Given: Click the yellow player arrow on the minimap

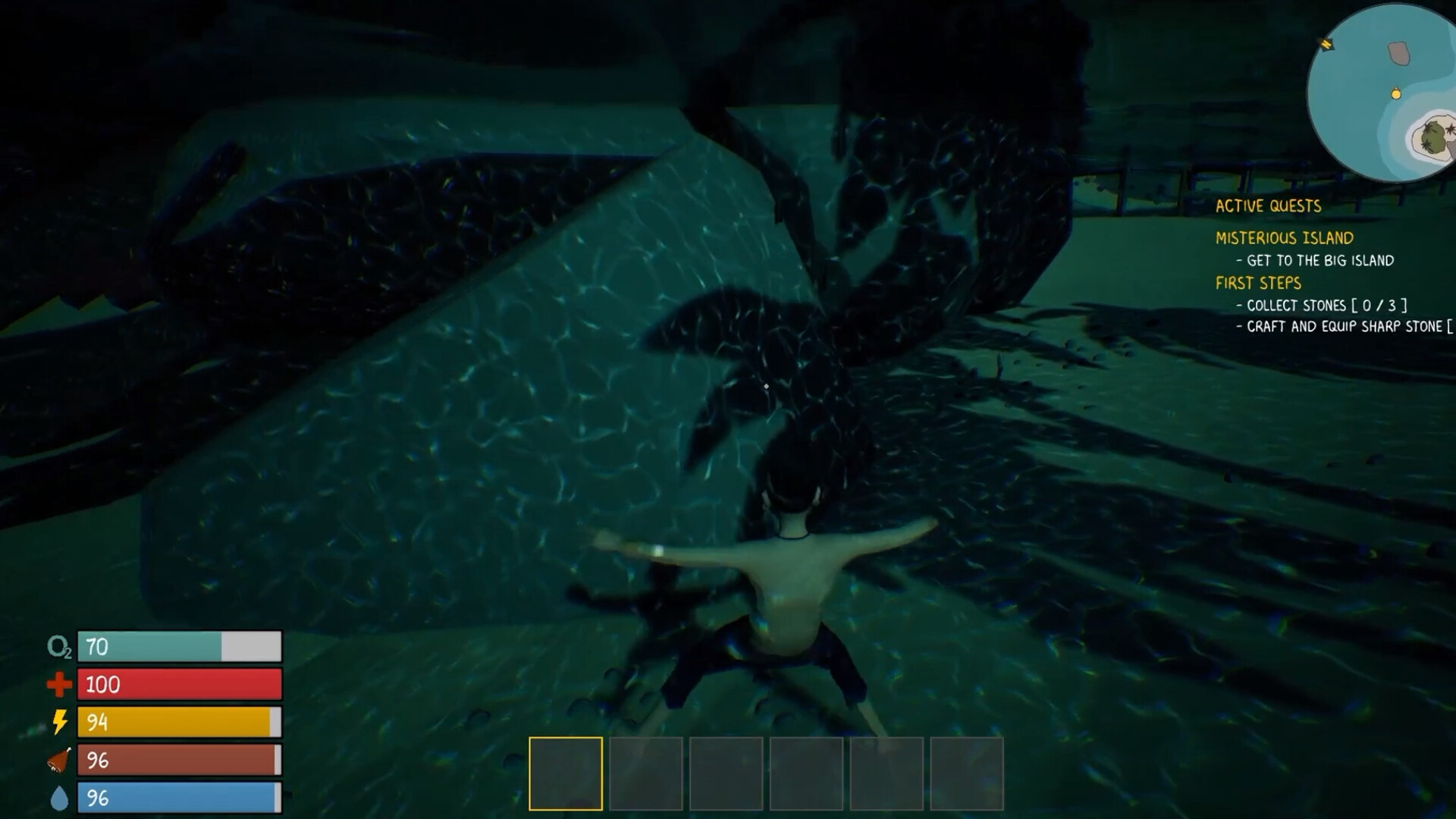Looking at the screenshot, I should click(1328, 45).
